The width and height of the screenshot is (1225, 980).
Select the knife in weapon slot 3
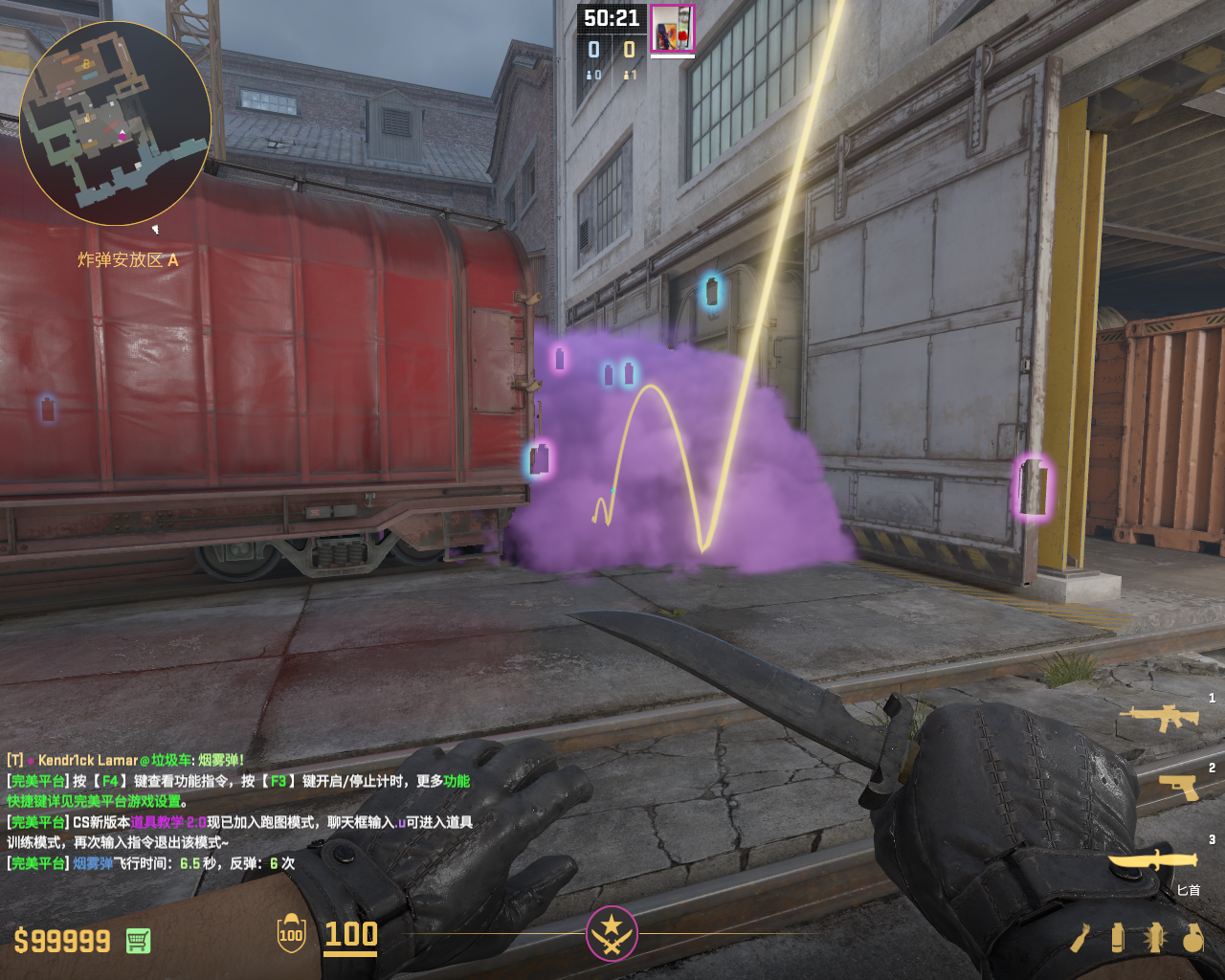[x=1154, y=860]
